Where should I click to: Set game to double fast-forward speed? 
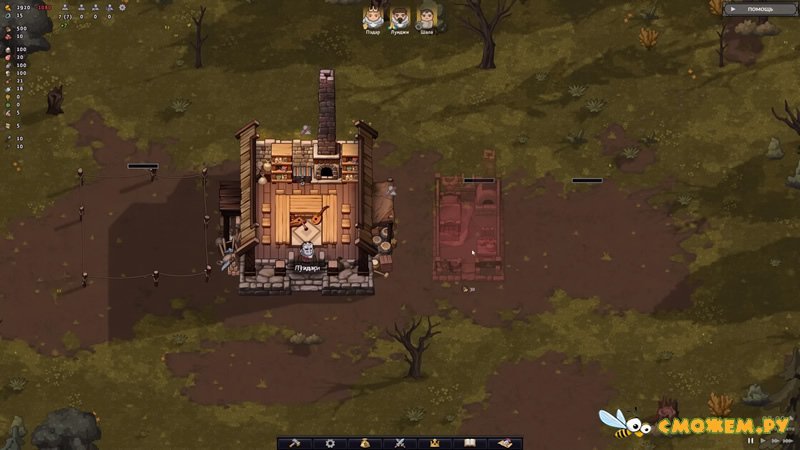click(x=775, y=441)
